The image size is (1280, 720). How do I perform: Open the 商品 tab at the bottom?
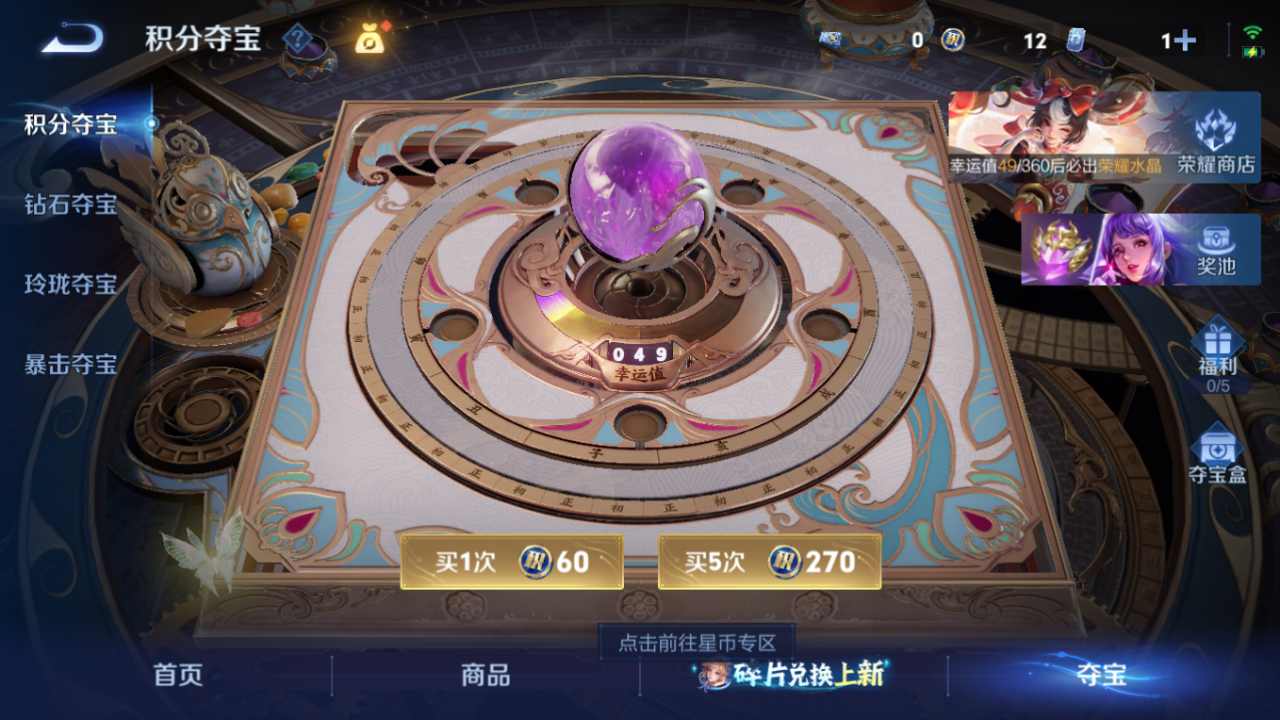(486, 676)
